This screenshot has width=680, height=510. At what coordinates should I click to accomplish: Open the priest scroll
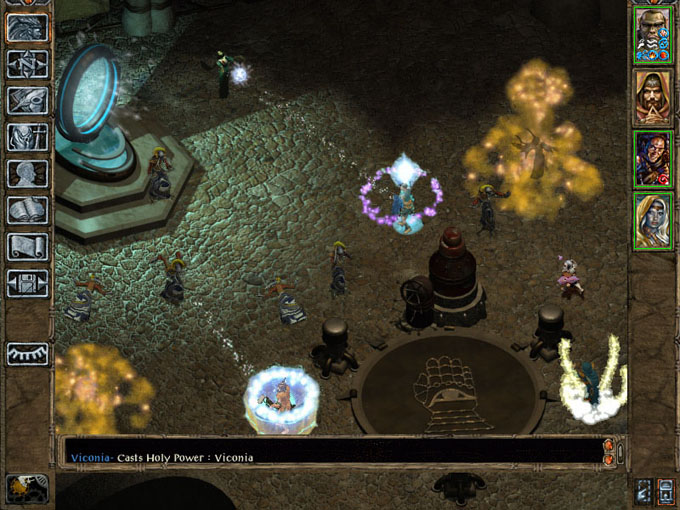(28, 246)
